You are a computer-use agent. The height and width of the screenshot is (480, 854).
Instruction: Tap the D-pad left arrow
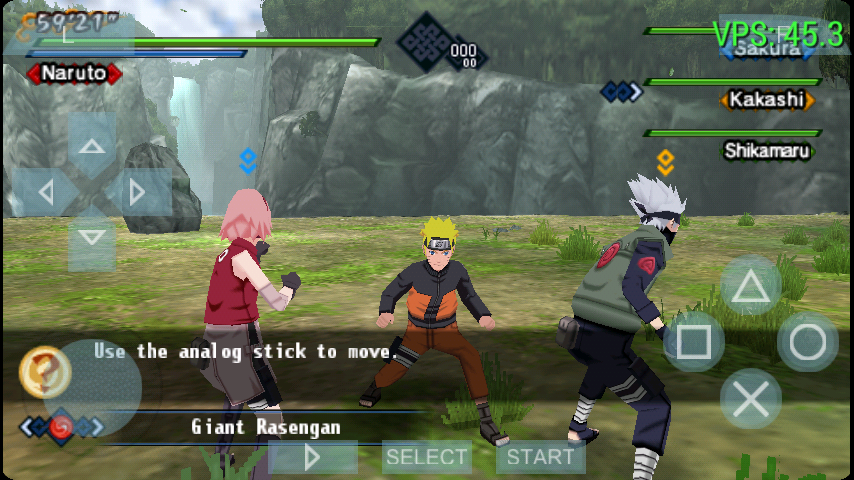45,191
